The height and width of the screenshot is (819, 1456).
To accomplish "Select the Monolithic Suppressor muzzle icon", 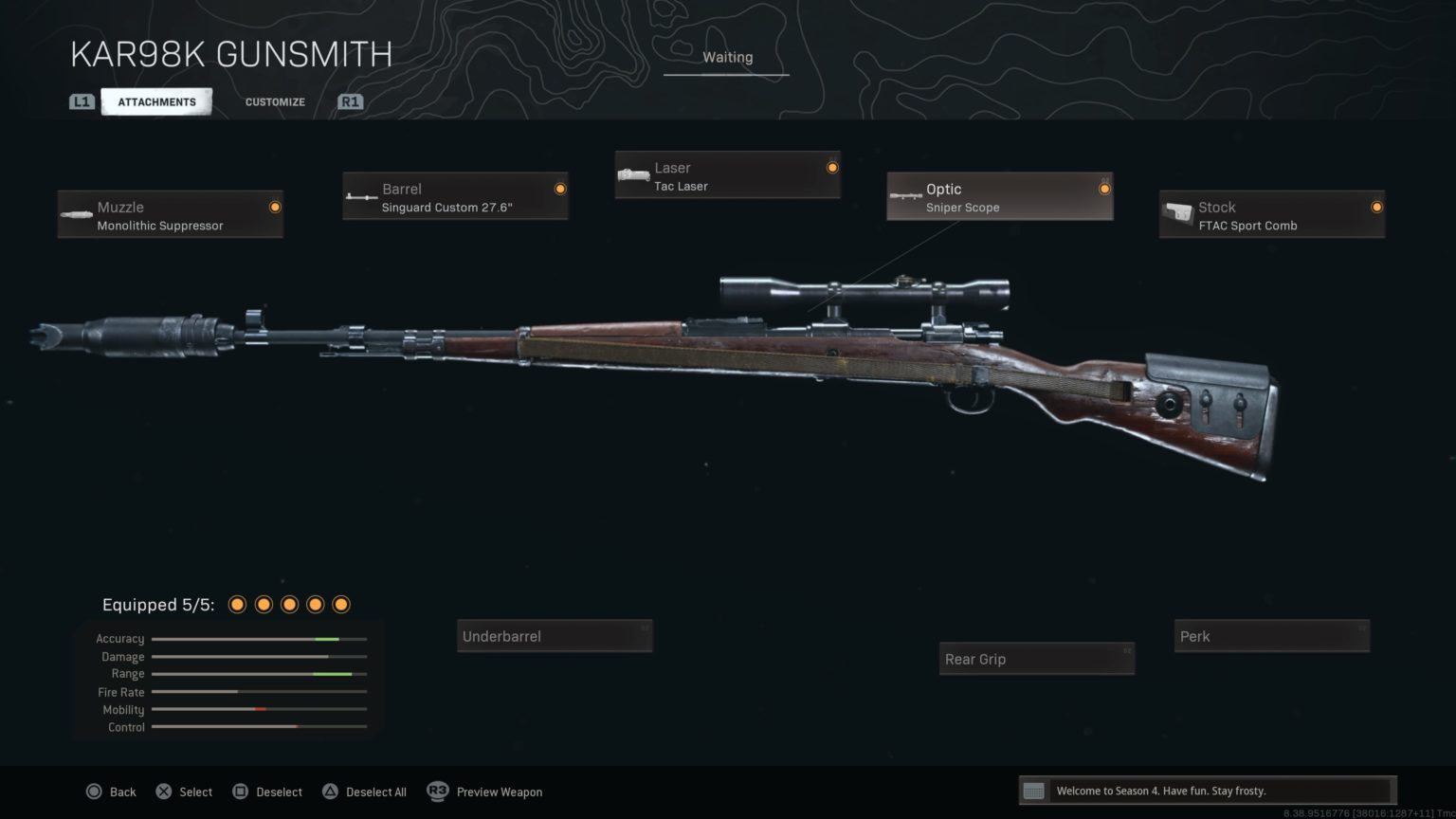I will pyautogui.click(x=76, y=213).
